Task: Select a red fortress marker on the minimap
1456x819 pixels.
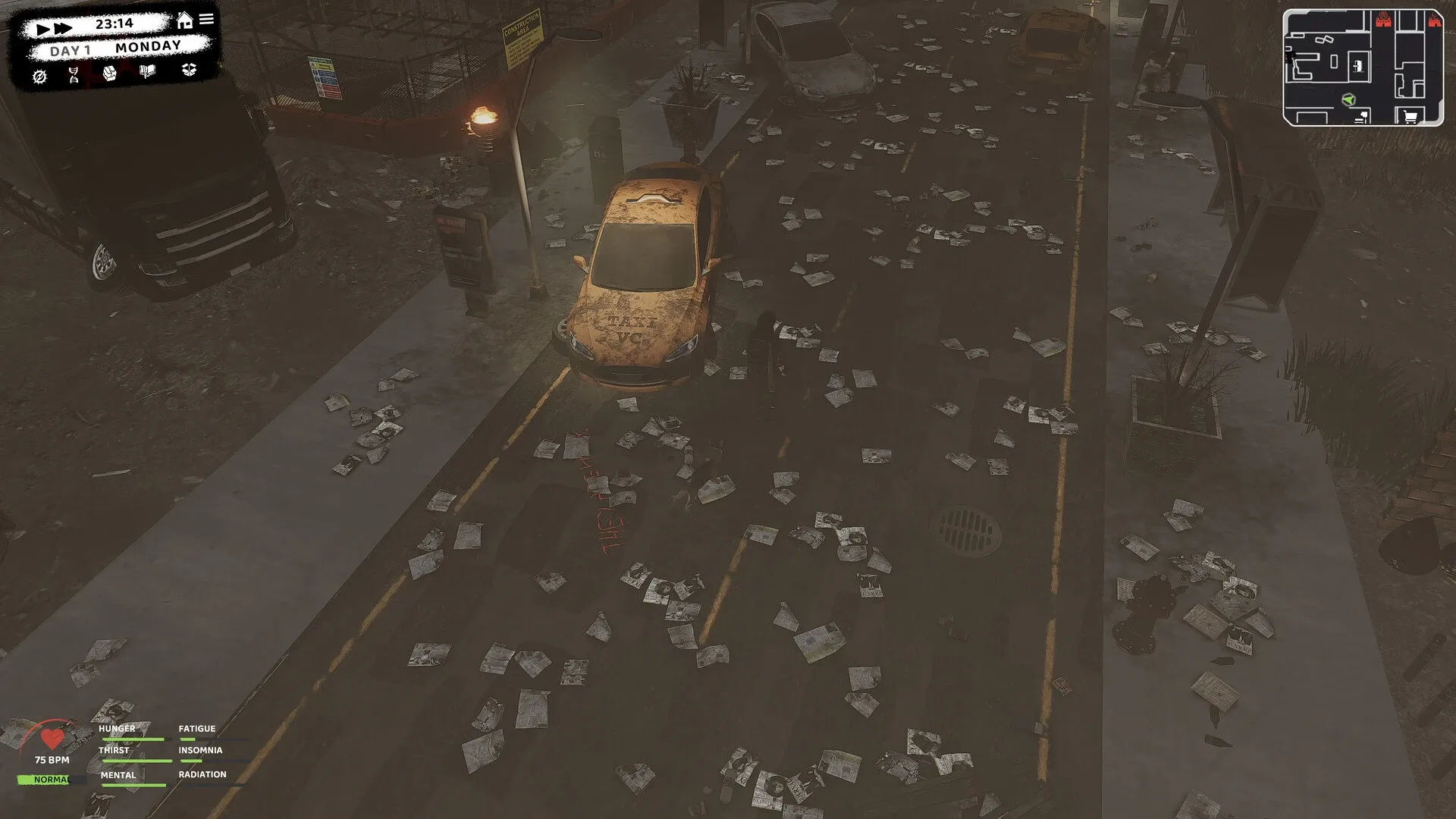Action: pyautogui.click(x=1384, y=22)
